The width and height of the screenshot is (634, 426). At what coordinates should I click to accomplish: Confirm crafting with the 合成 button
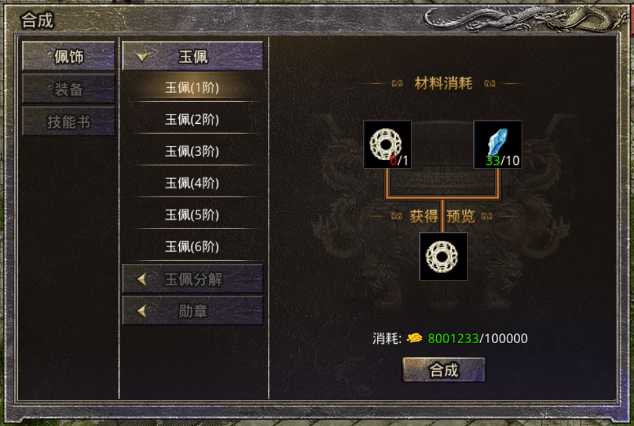tap(443, 370)
